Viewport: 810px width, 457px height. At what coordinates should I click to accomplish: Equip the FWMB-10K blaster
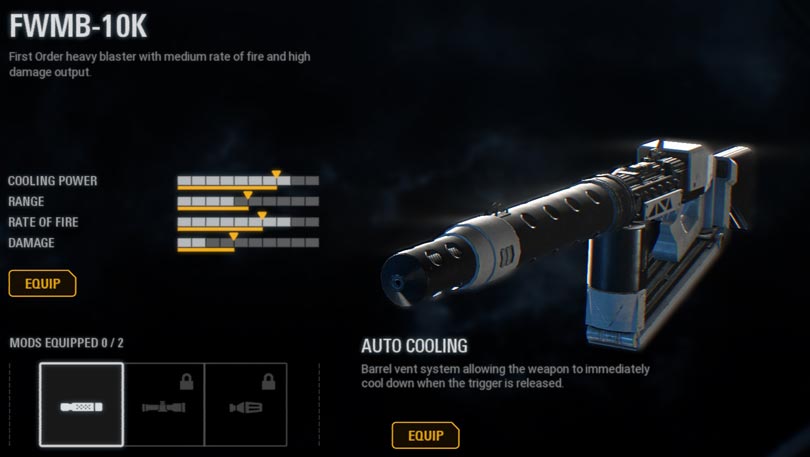(42, 283)
